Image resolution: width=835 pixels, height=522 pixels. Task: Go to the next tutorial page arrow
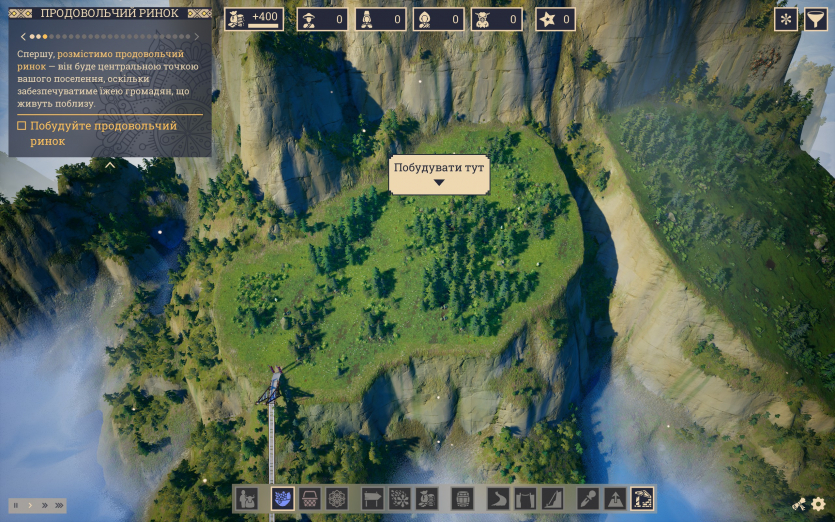[197, 37]
